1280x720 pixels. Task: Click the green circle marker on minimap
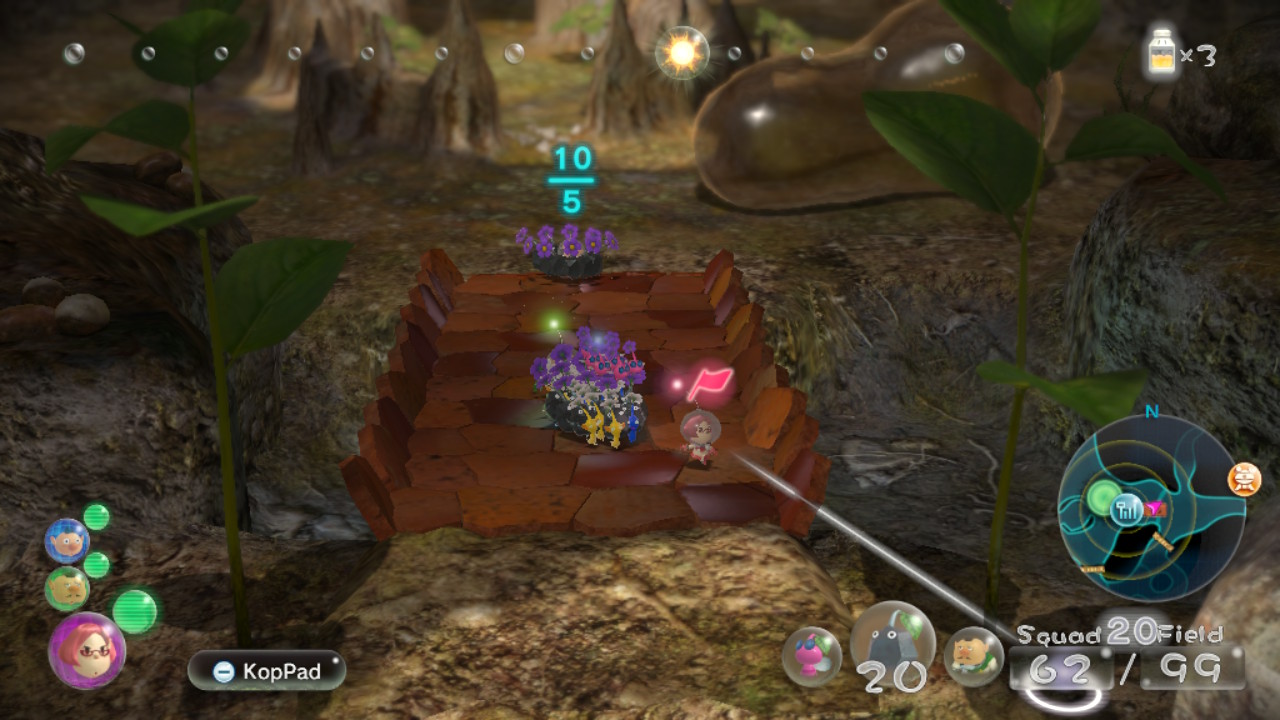(x=1104, y=497)
